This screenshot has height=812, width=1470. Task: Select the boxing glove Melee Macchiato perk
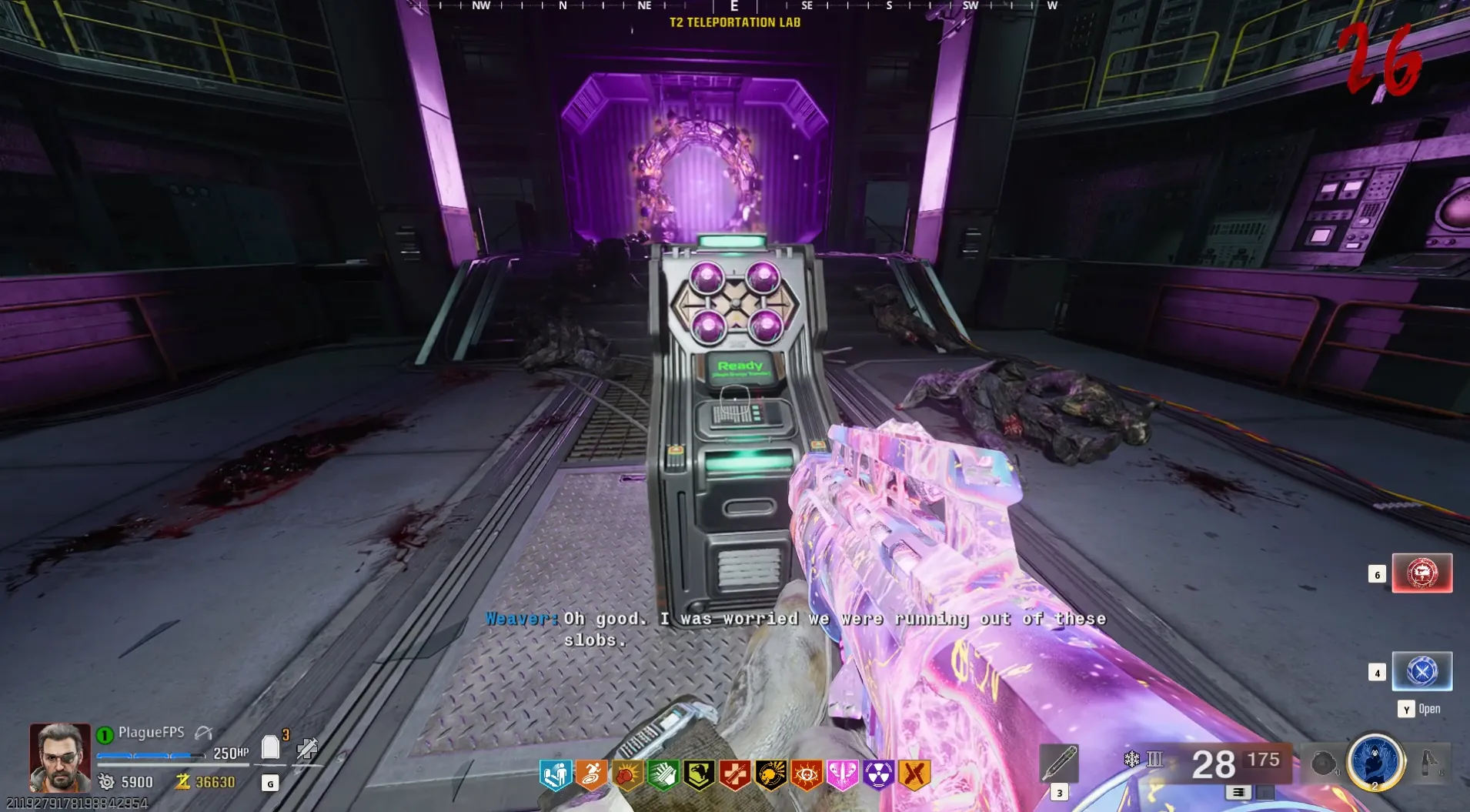(x=627, y=775)
